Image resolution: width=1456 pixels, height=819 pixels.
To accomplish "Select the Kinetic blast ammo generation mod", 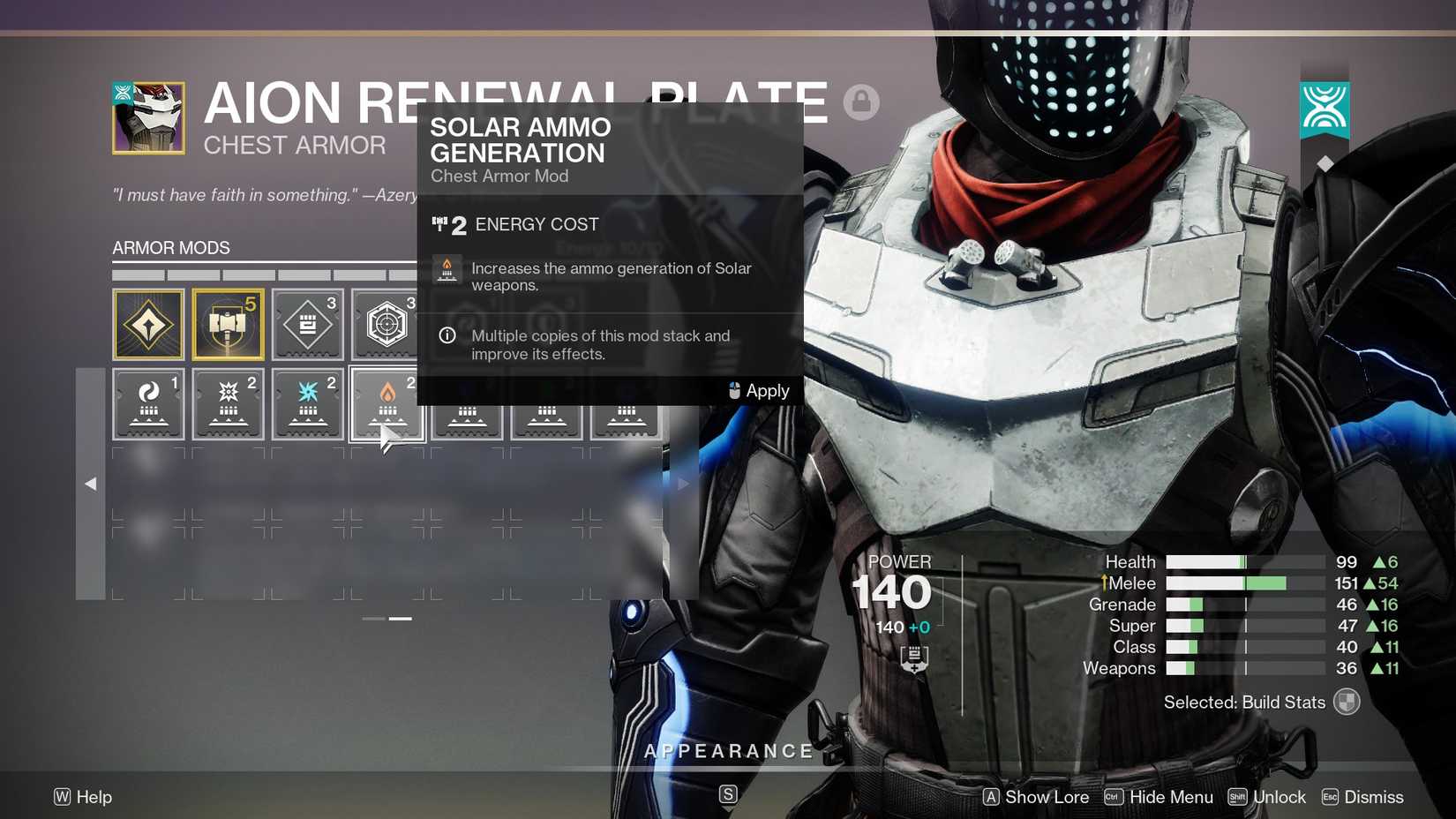I will tap(228, 403).
